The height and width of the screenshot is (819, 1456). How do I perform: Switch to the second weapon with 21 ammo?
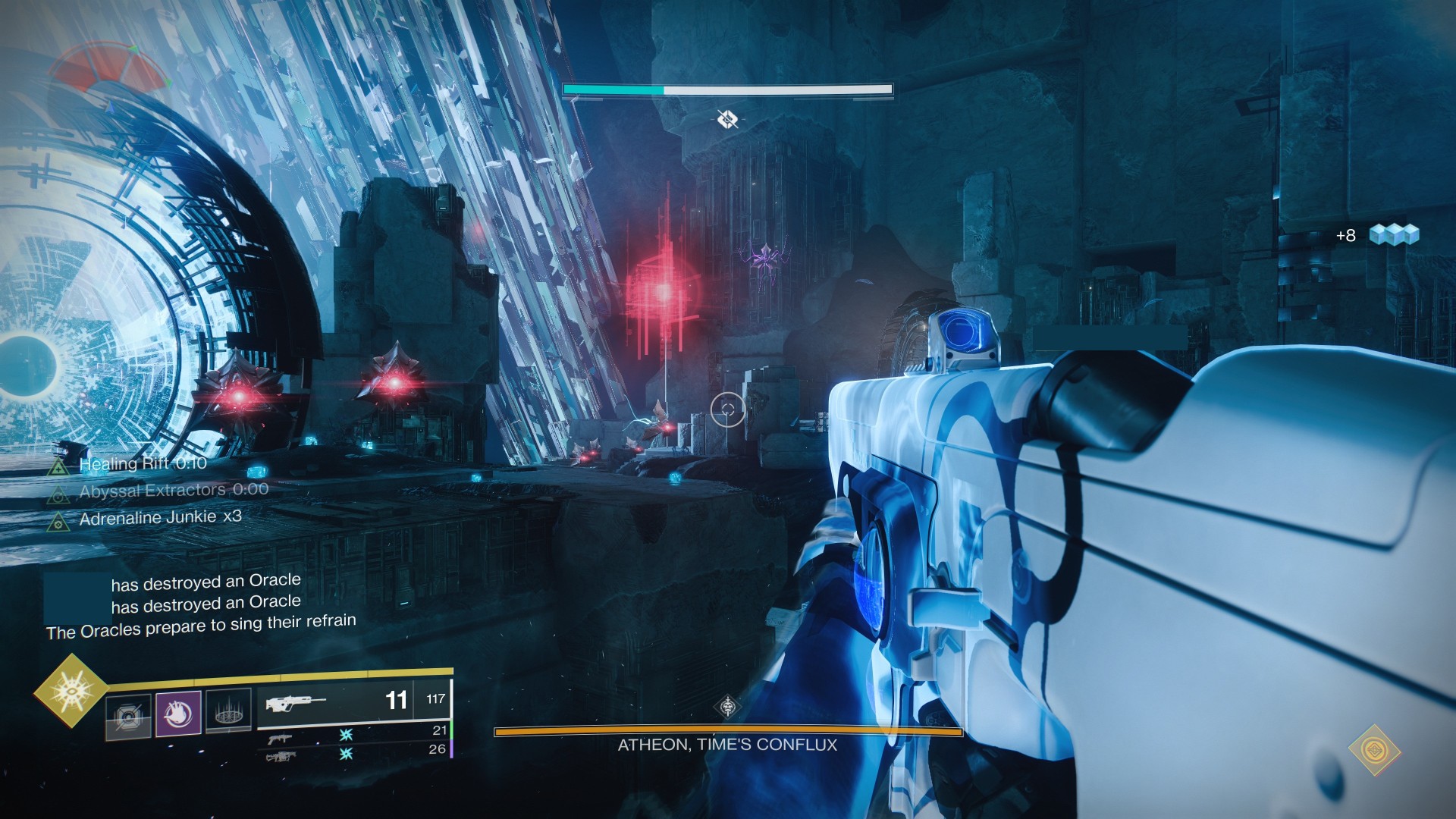(x=354, y=733)
